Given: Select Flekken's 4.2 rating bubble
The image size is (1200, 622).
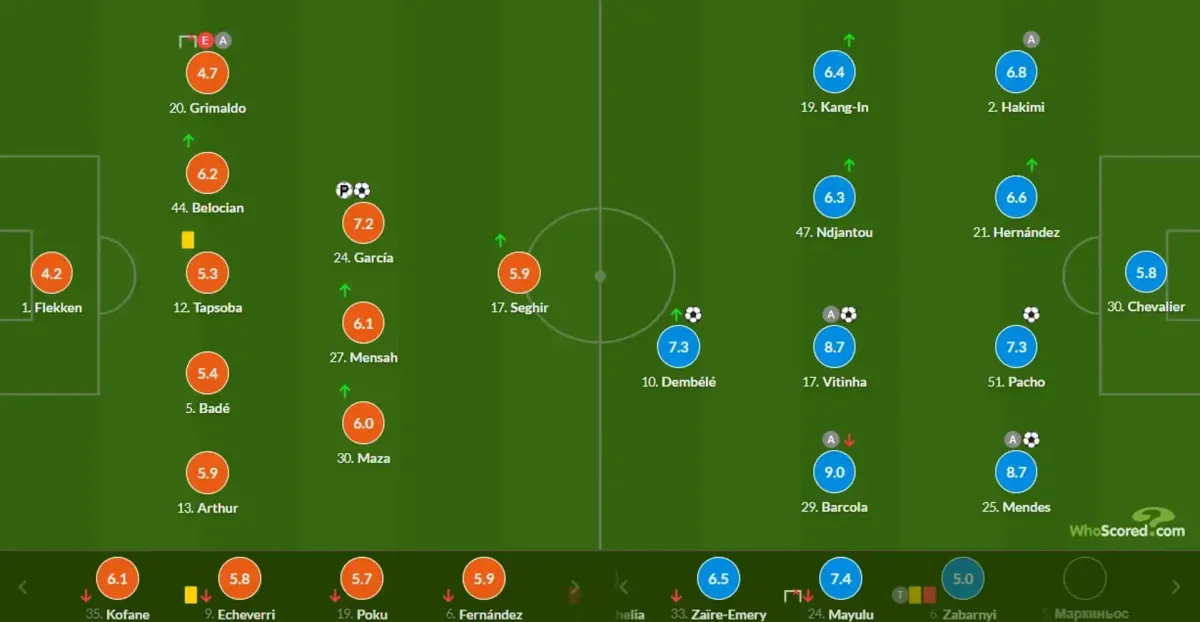Looking at the screenshot, I should coord(52,273).
